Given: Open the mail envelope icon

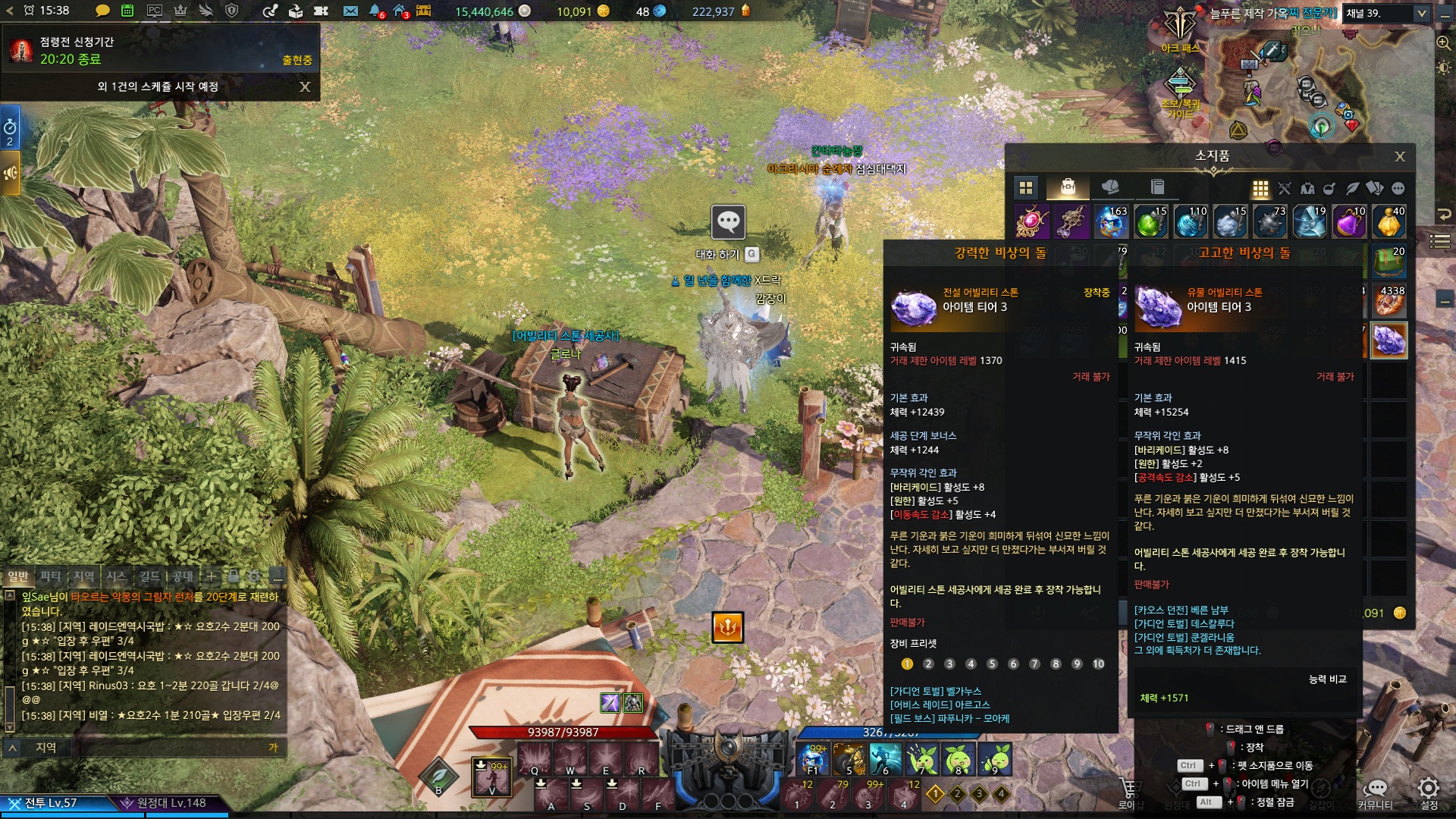Looking at the screenshot, I should (350, 11).
